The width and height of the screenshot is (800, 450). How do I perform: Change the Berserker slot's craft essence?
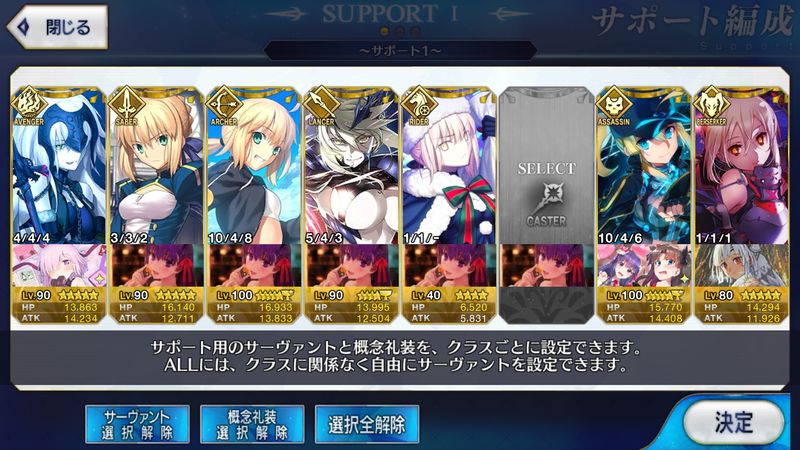(740, 270)
